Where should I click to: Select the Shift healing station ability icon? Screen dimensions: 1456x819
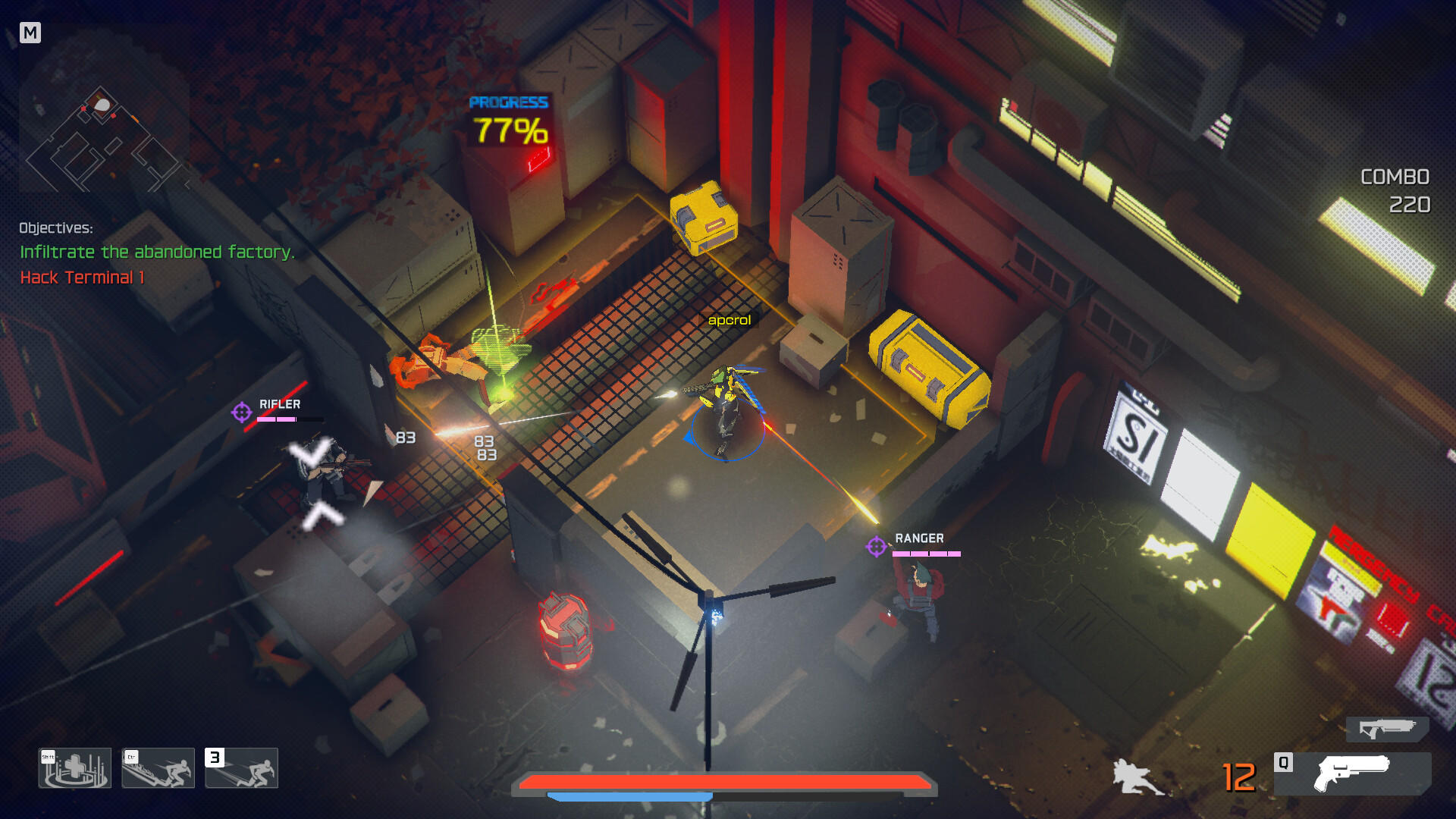(x=74, y=767)
